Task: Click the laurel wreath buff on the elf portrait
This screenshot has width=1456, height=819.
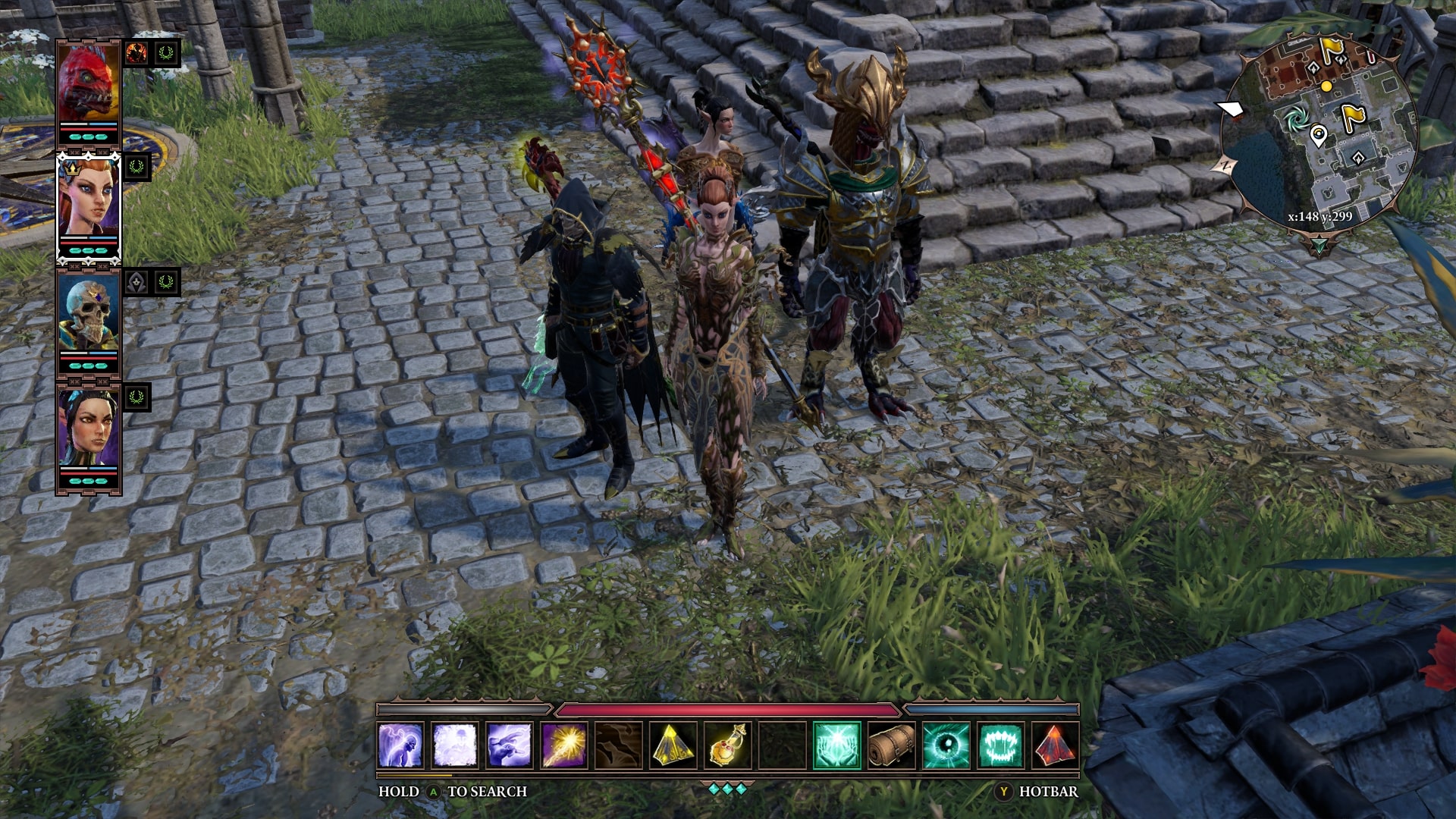Action: 136,168
